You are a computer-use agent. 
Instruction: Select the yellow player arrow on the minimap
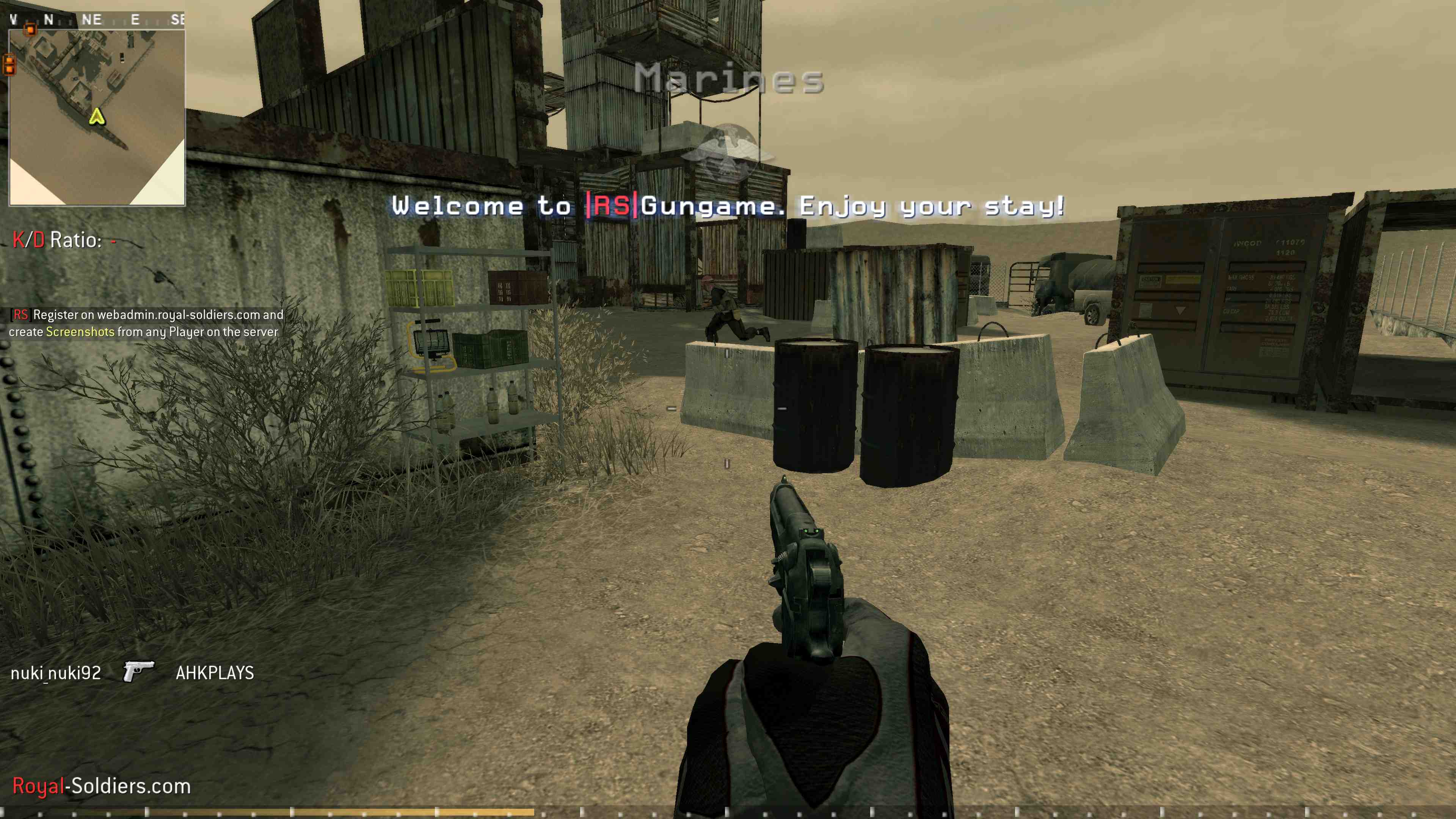point(97,117)
